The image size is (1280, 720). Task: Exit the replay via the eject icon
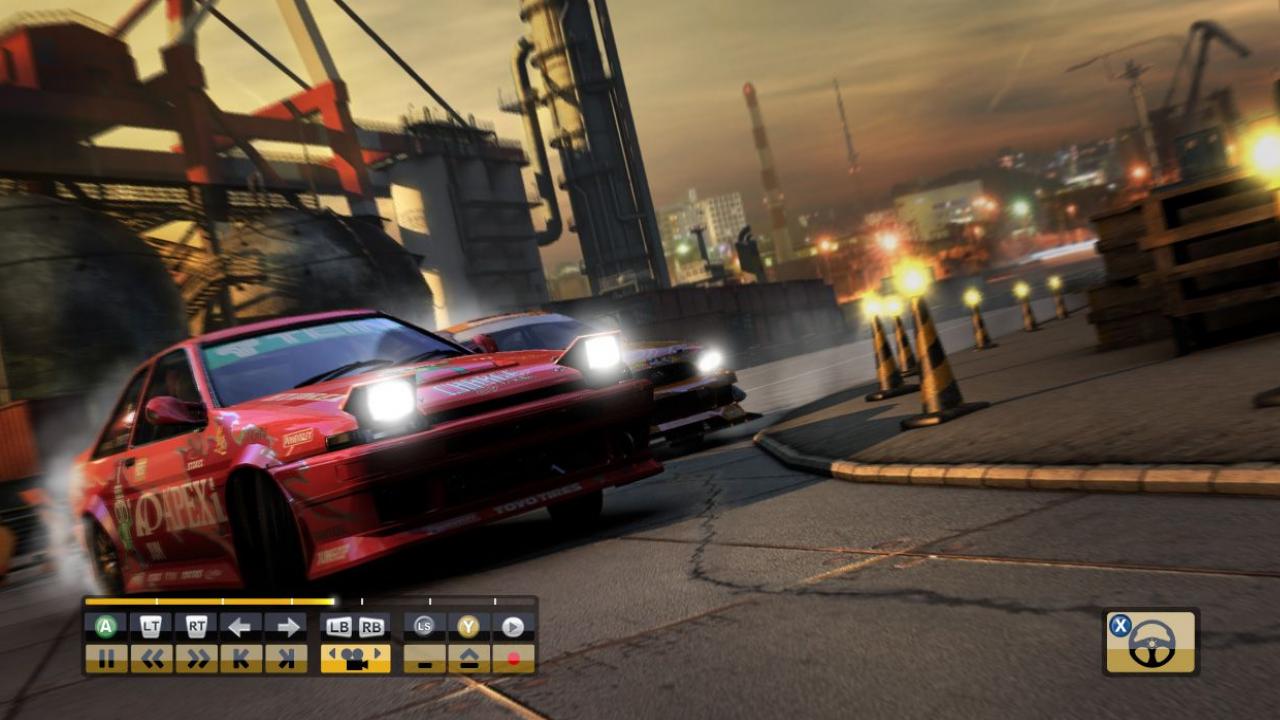coord(470,658)
